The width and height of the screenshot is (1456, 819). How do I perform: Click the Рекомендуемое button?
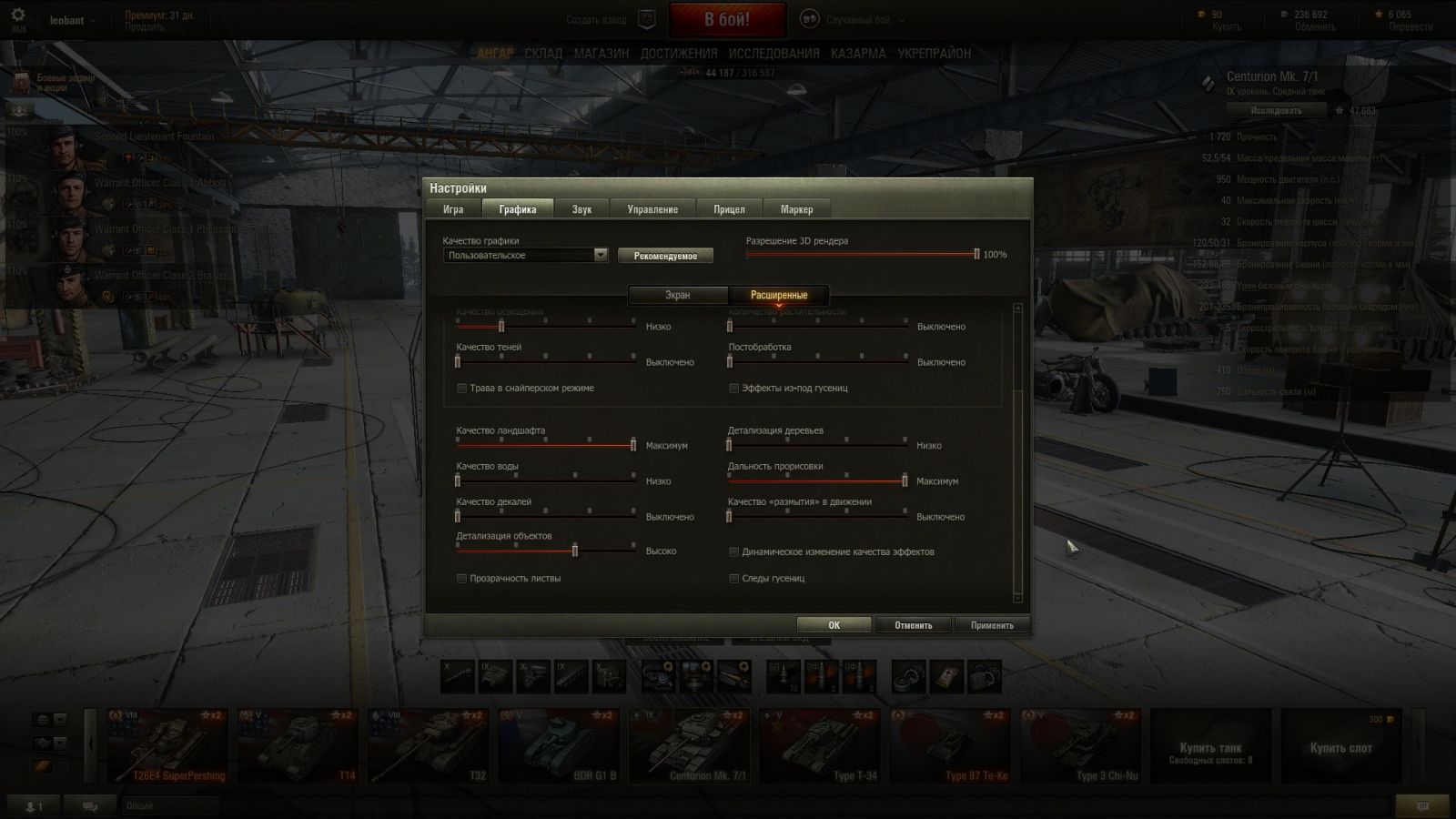tap(665, 256)
